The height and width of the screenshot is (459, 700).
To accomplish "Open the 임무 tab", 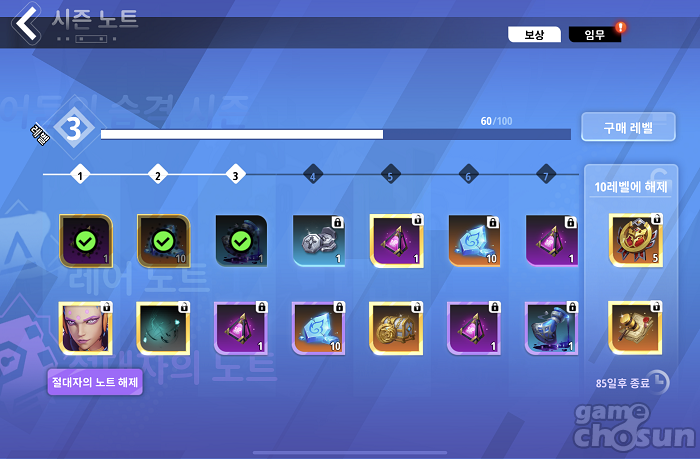I will (594, 35).
